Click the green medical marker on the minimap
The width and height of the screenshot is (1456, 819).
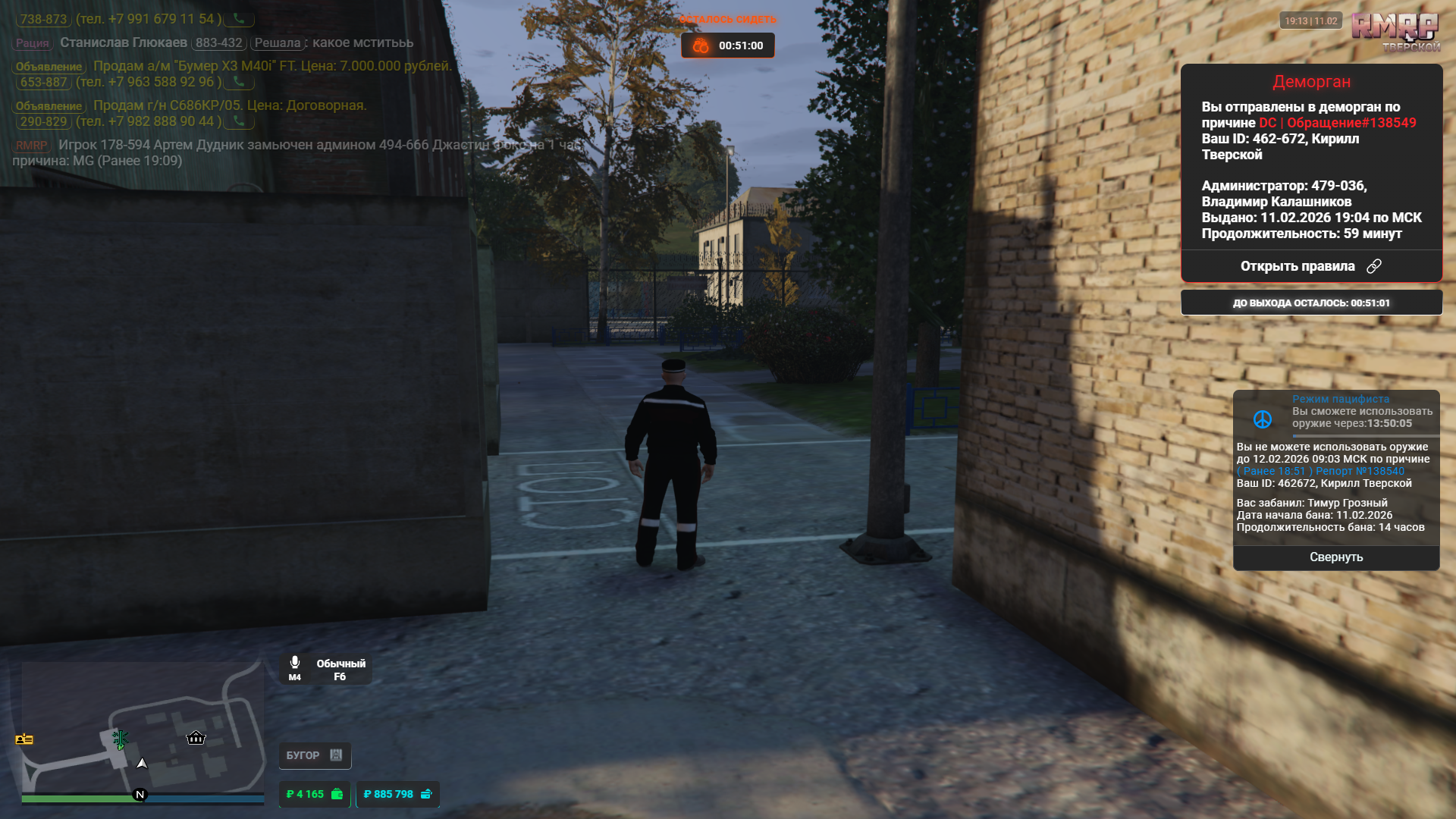pyautogui.click(x=120, y=739)
